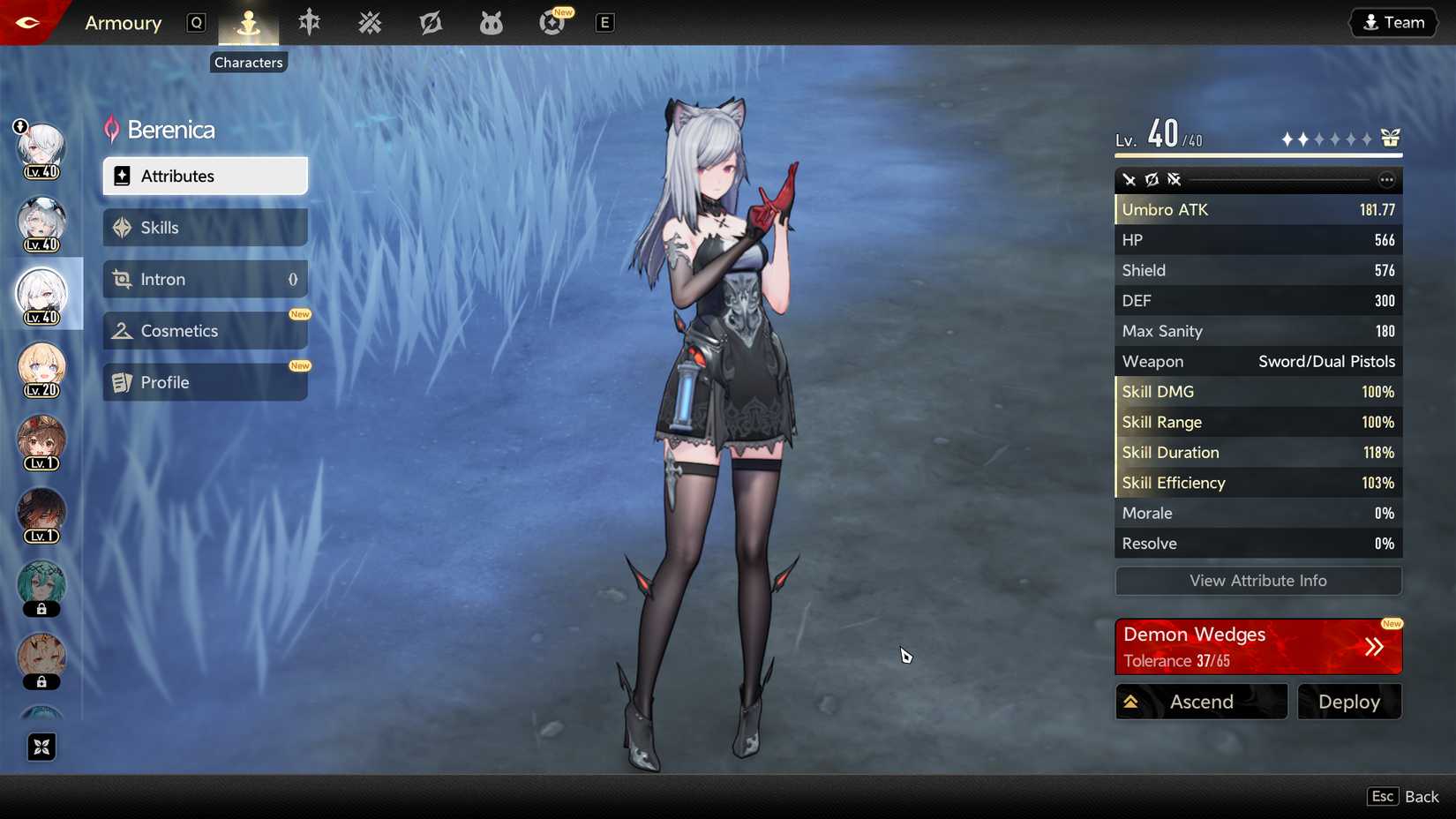Open the creature-head section in the top navigation
This screenshot has height=819, width=1456.
[x=491, y=22]
